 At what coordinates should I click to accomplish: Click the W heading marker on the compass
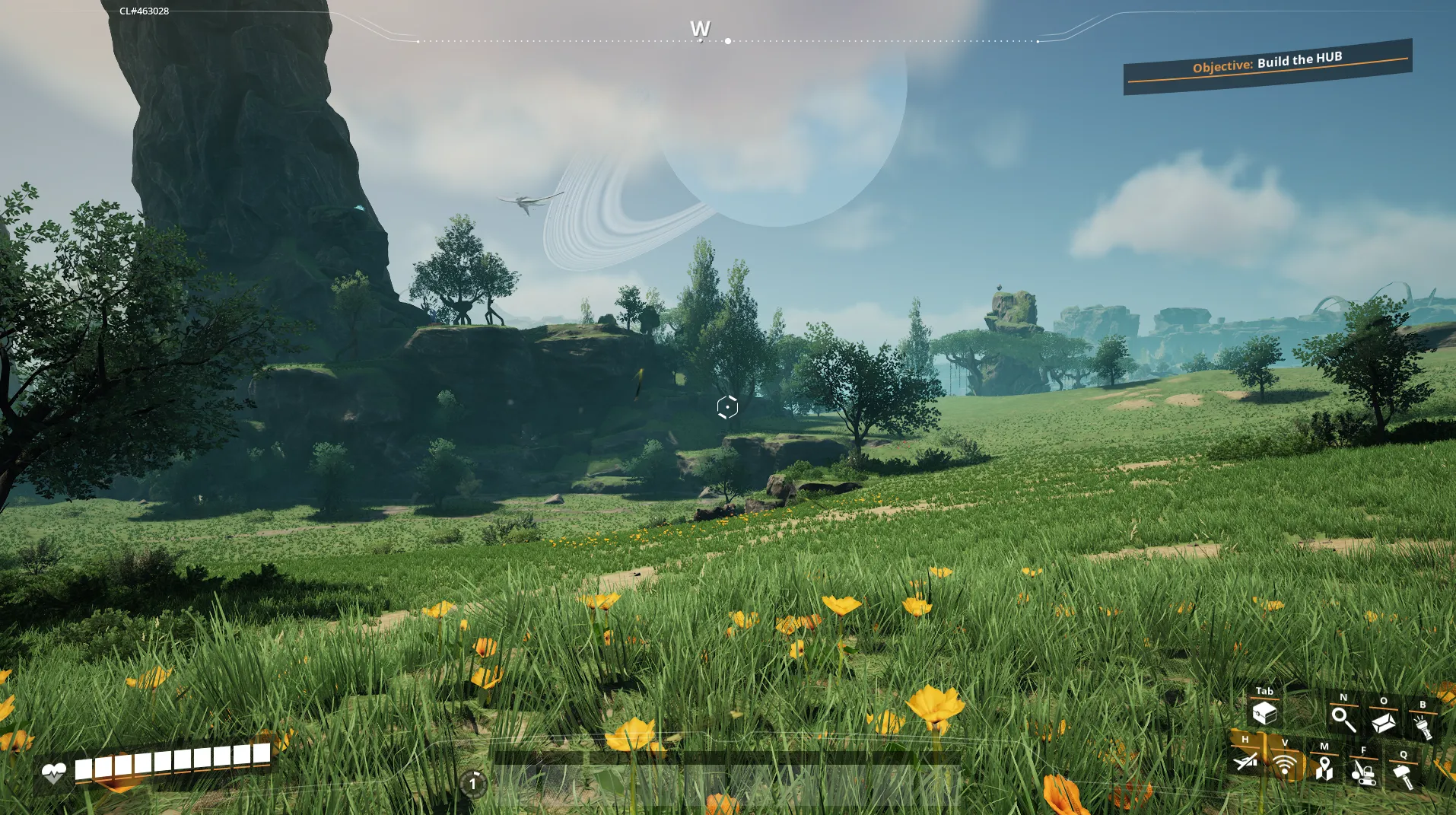click(701, 29)
